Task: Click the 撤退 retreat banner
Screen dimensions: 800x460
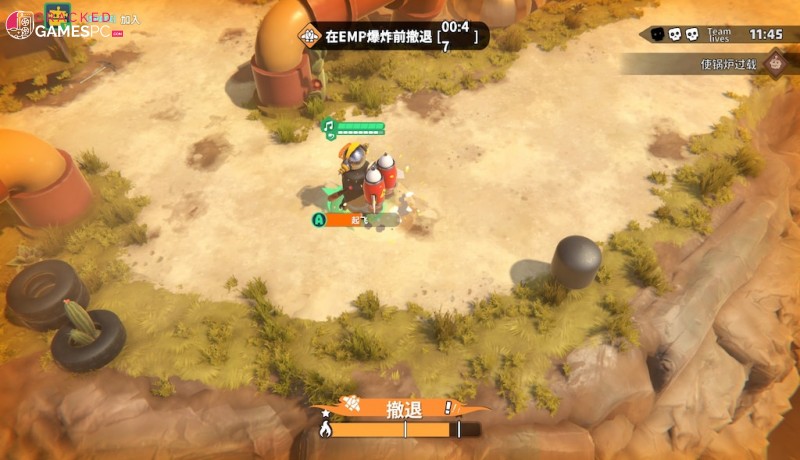Action: click(400, 408)
